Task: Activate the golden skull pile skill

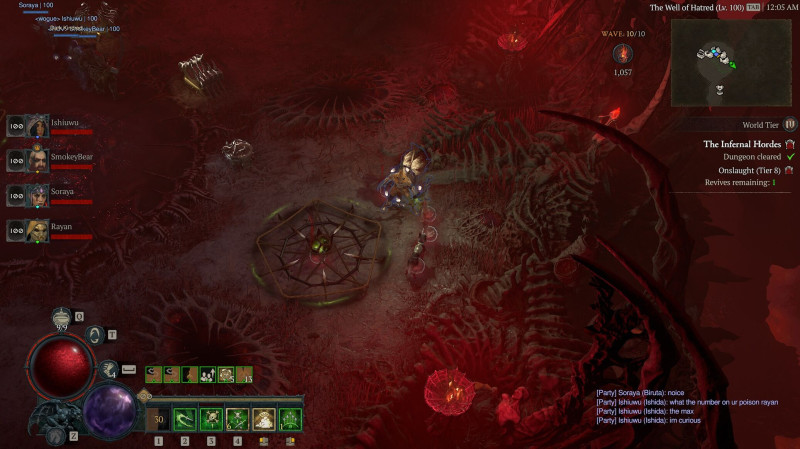Action: 264,418
